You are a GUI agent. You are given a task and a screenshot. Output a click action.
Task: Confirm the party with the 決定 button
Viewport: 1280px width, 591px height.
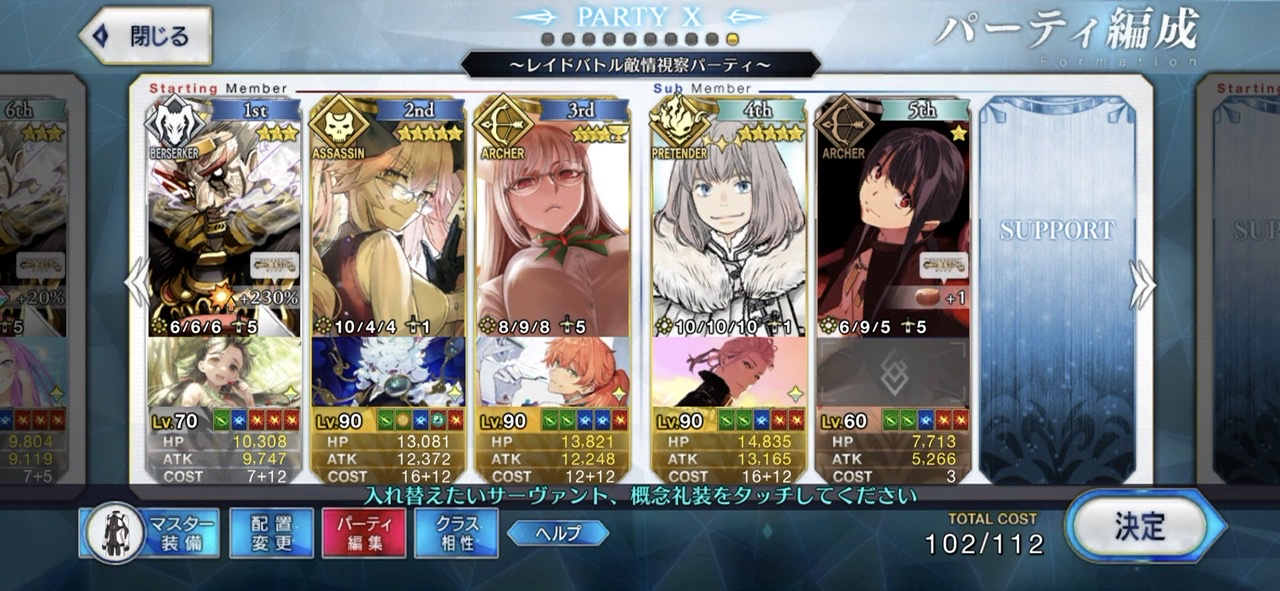point(1141,526)
